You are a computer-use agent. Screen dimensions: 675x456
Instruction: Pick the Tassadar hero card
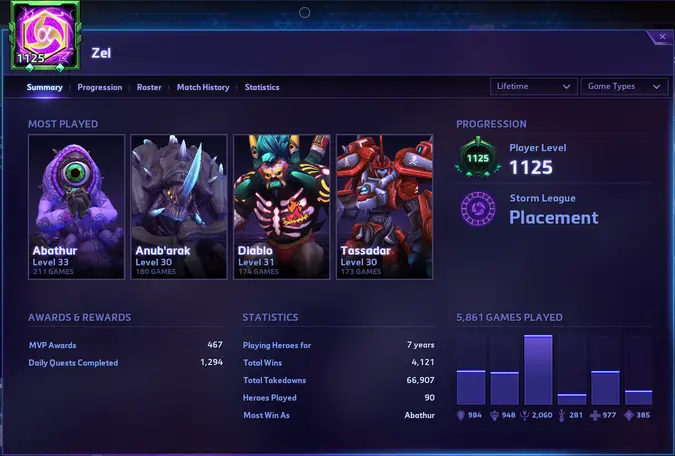[384, 207]
